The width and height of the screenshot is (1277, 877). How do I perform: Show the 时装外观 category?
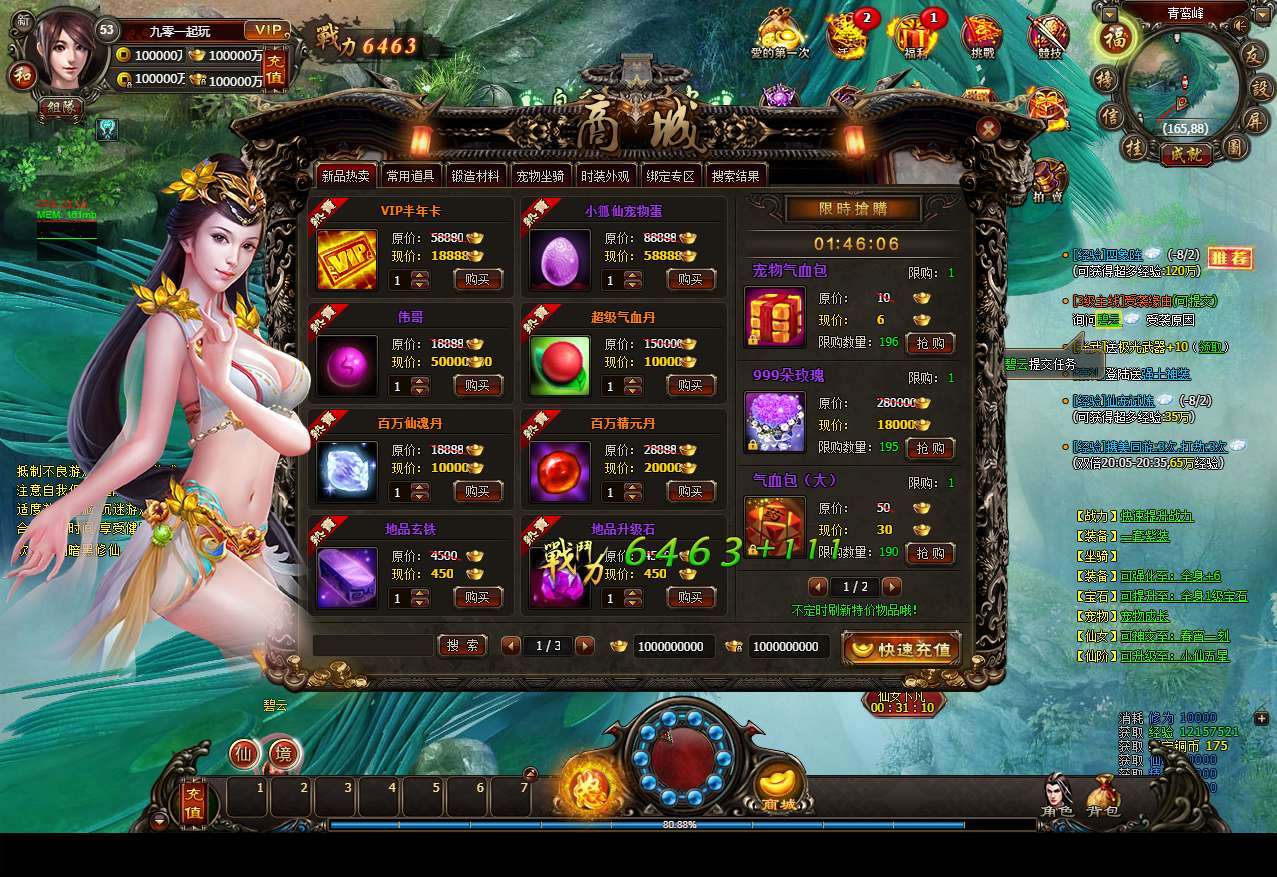605,176
